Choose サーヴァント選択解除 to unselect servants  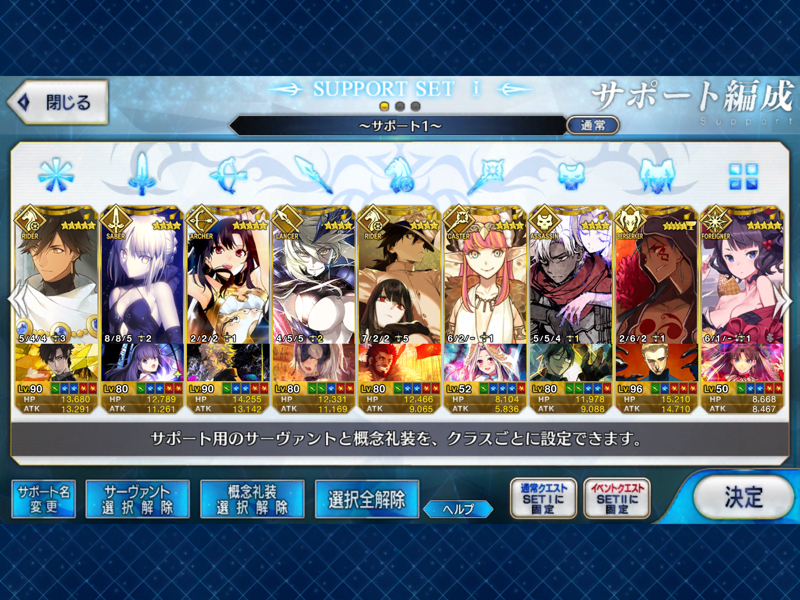137,498
